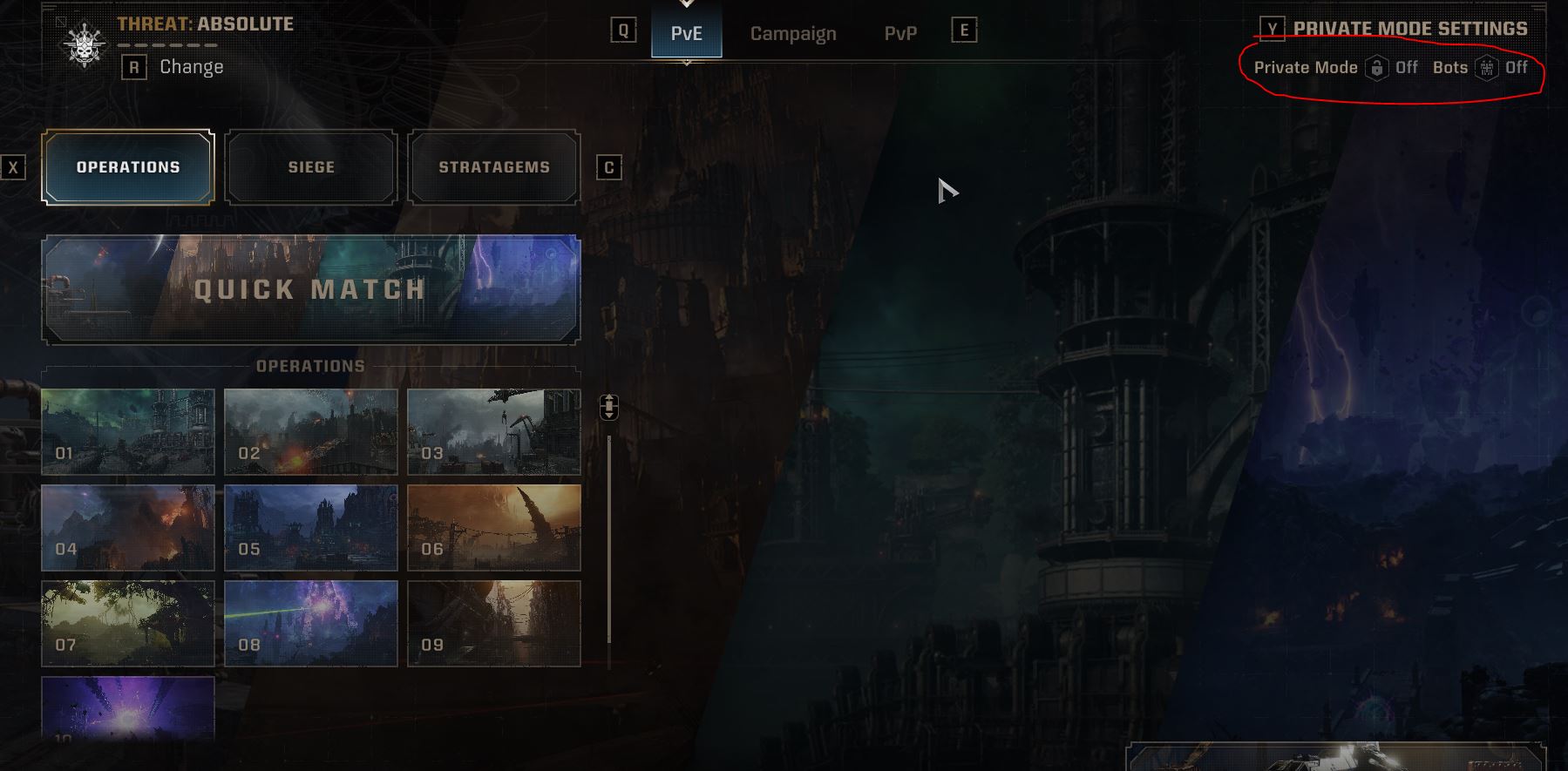Select Operation 08 thumbnail
This screenshot has width=1568, height=771.
coord(310,622)
